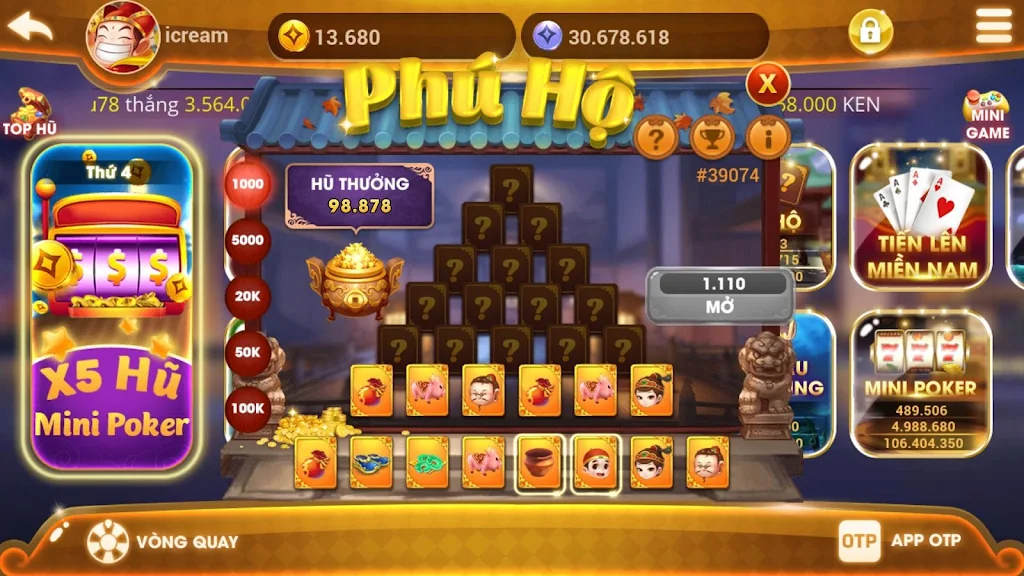This screenshot has width=1024, height=576.
Task: Open the question mark help button
Action: click(656, 138)
